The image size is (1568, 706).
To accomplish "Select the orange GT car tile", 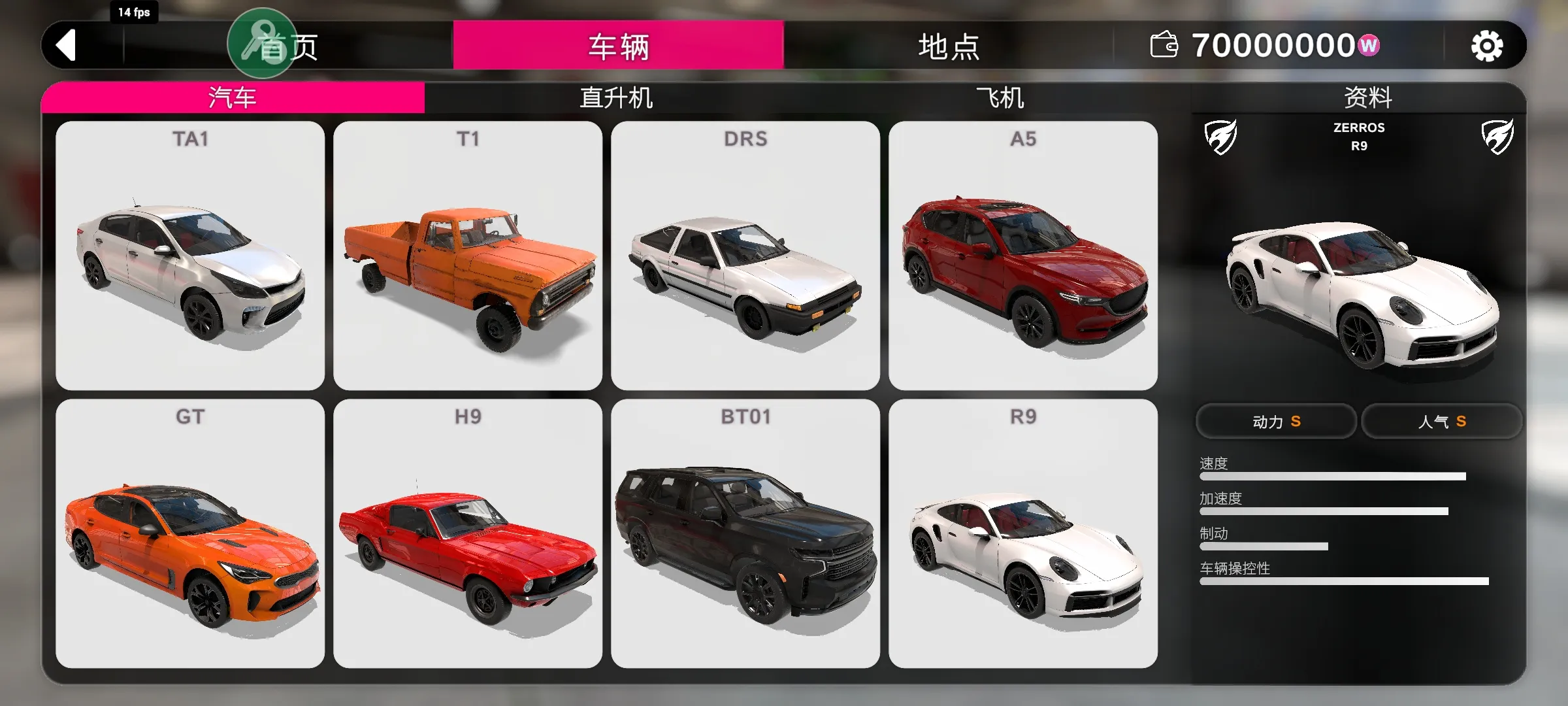I will point(190,533).
